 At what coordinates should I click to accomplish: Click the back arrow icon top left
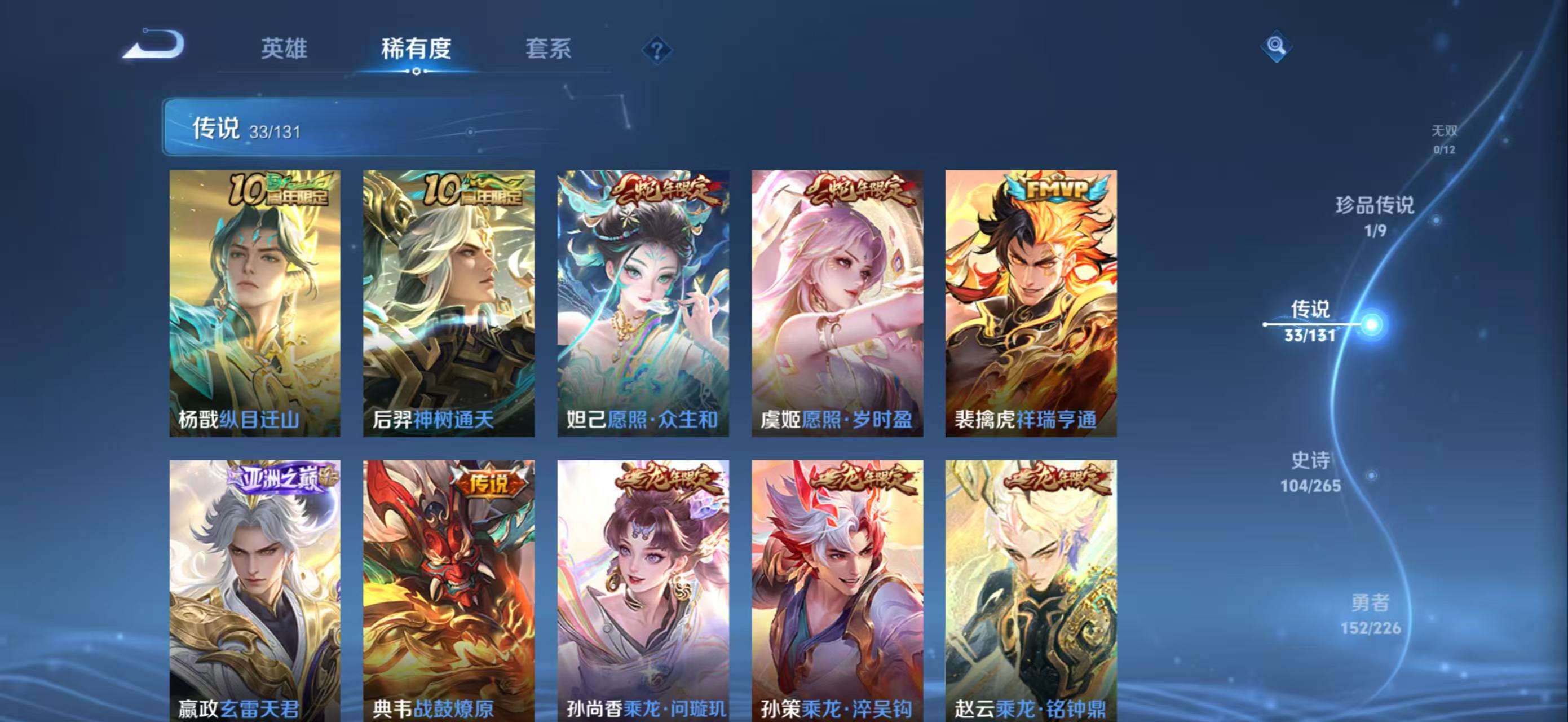pos(154,47)
